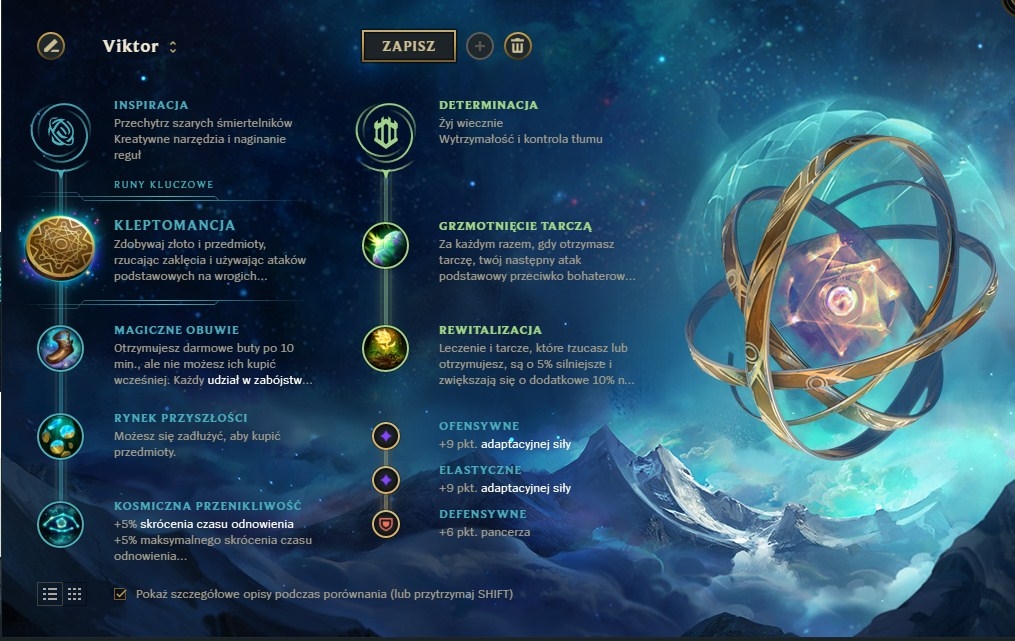Select the Magiczne Obuwie boot rune
Image resolution: width=1015 pixels, height=641 pixels.
click(x=60, y=348)
